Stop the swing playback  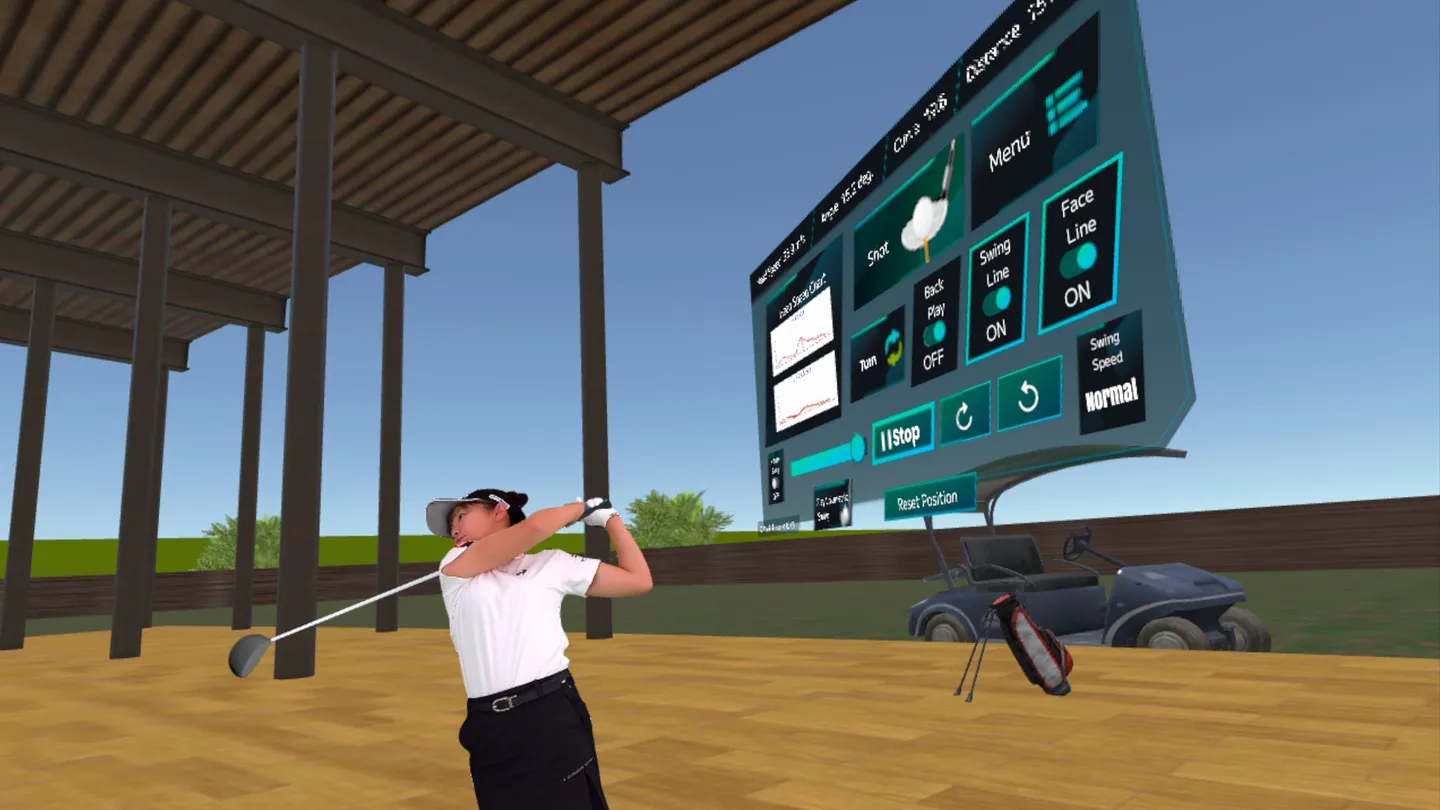point(902,435)
